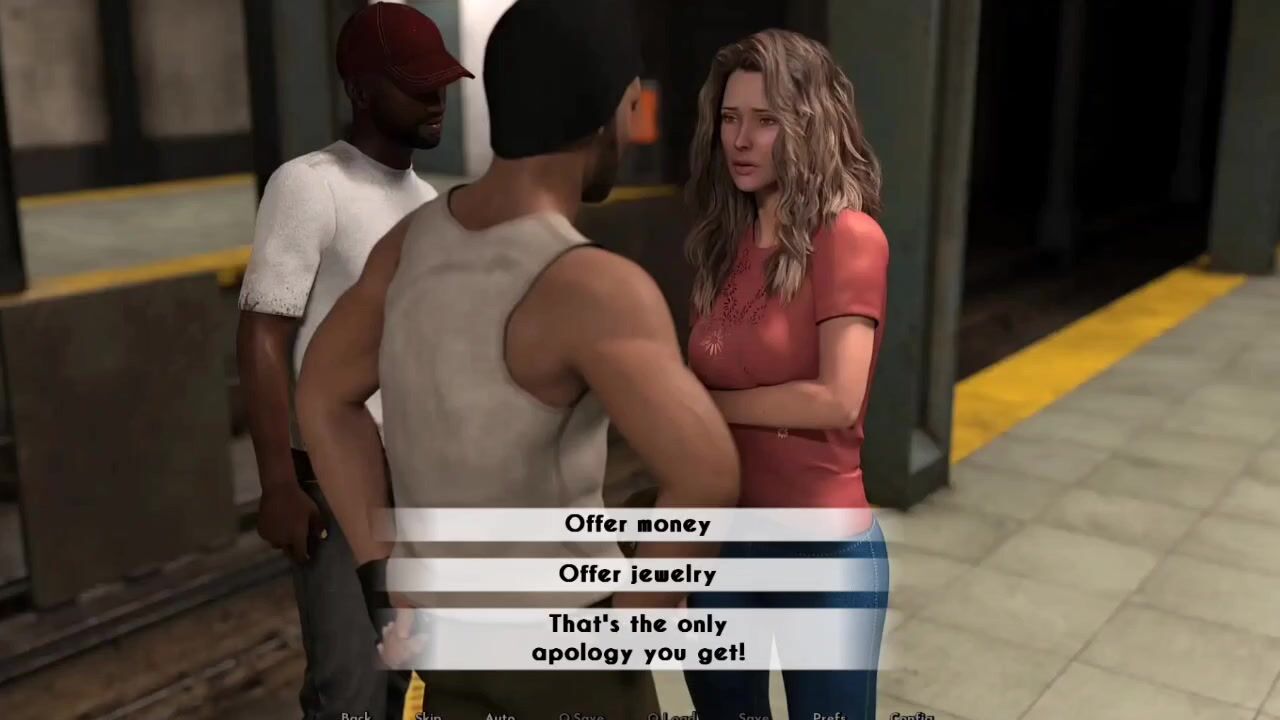Click Q.Save to quick save
The width and height of the screenshot is (1280, 720).
pyautogui.click(x=581, y=716)
